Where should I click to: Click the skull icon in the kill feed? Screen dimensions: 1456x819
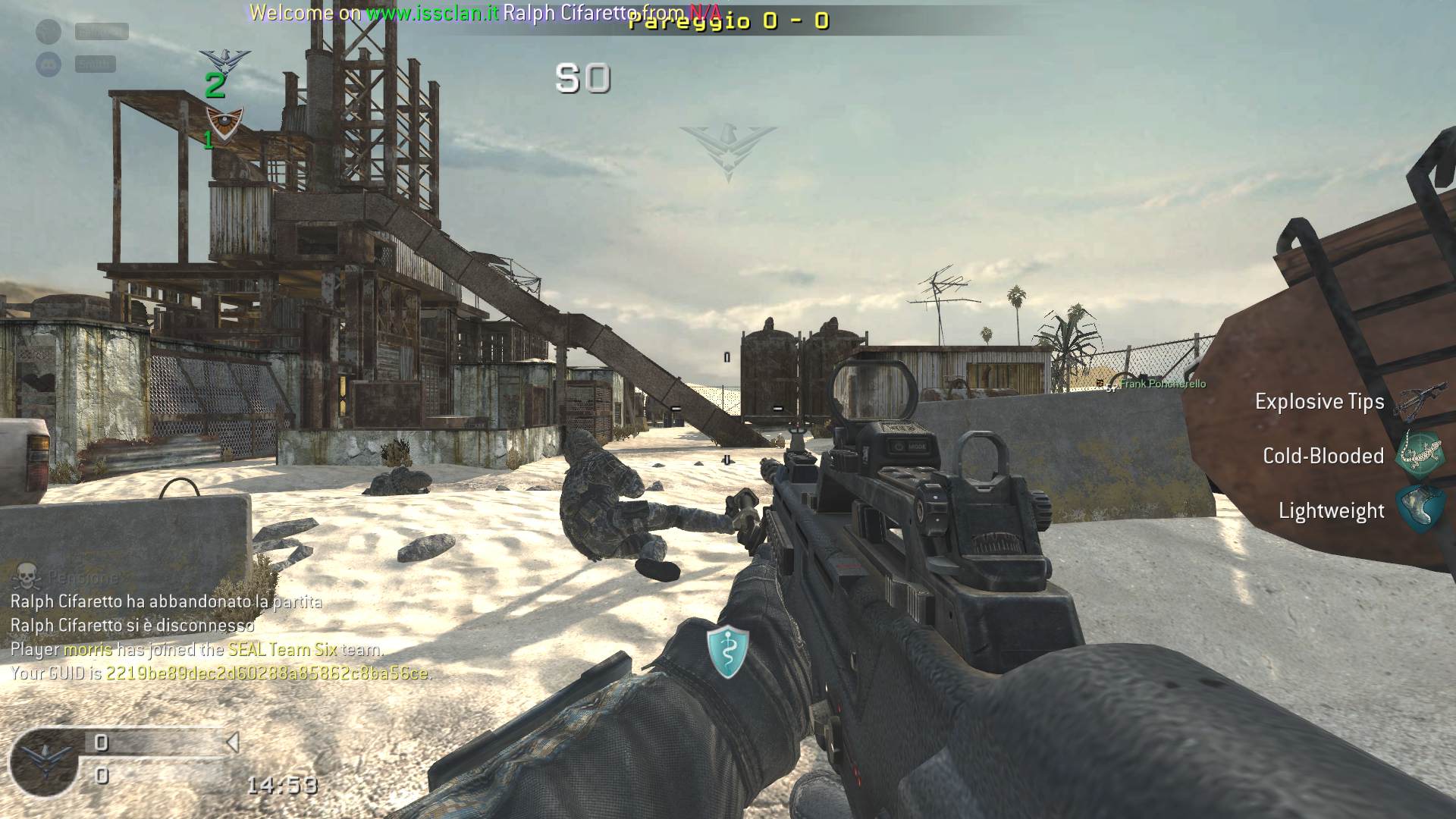click(x=27, y=577)
